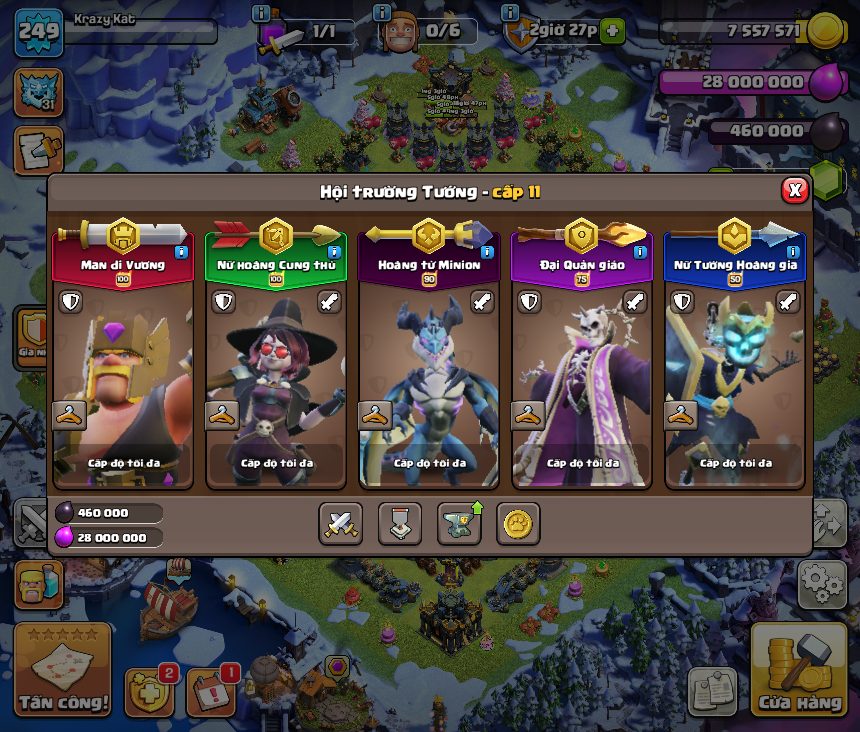The height and width of the screenshot is (732, 860).
Task: Open the skin hanger on Man di Vương
Action: (68, 415)
